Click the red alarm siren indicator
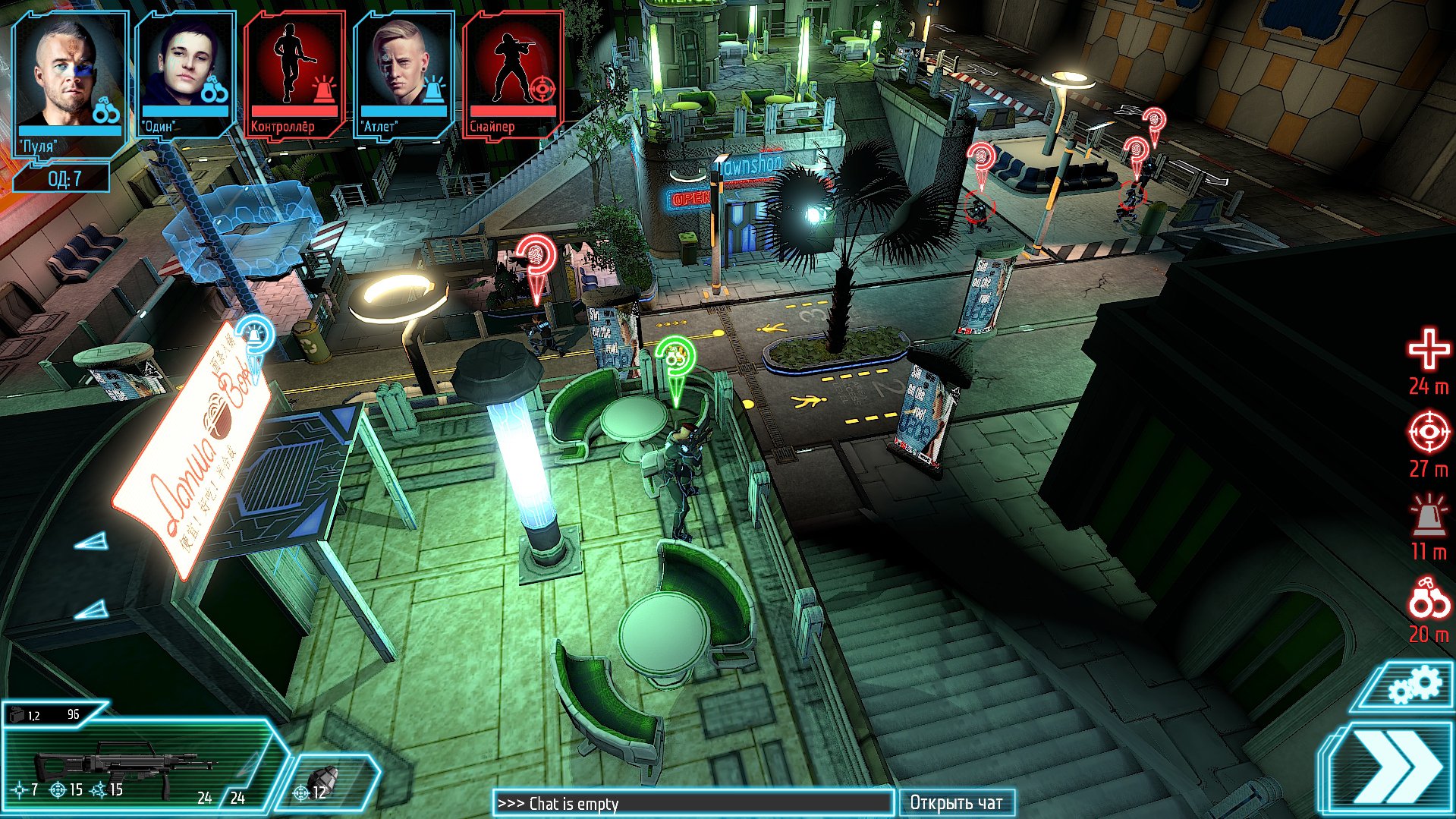The height and width of the screenshot is (819, 1456). [1428, 516]
